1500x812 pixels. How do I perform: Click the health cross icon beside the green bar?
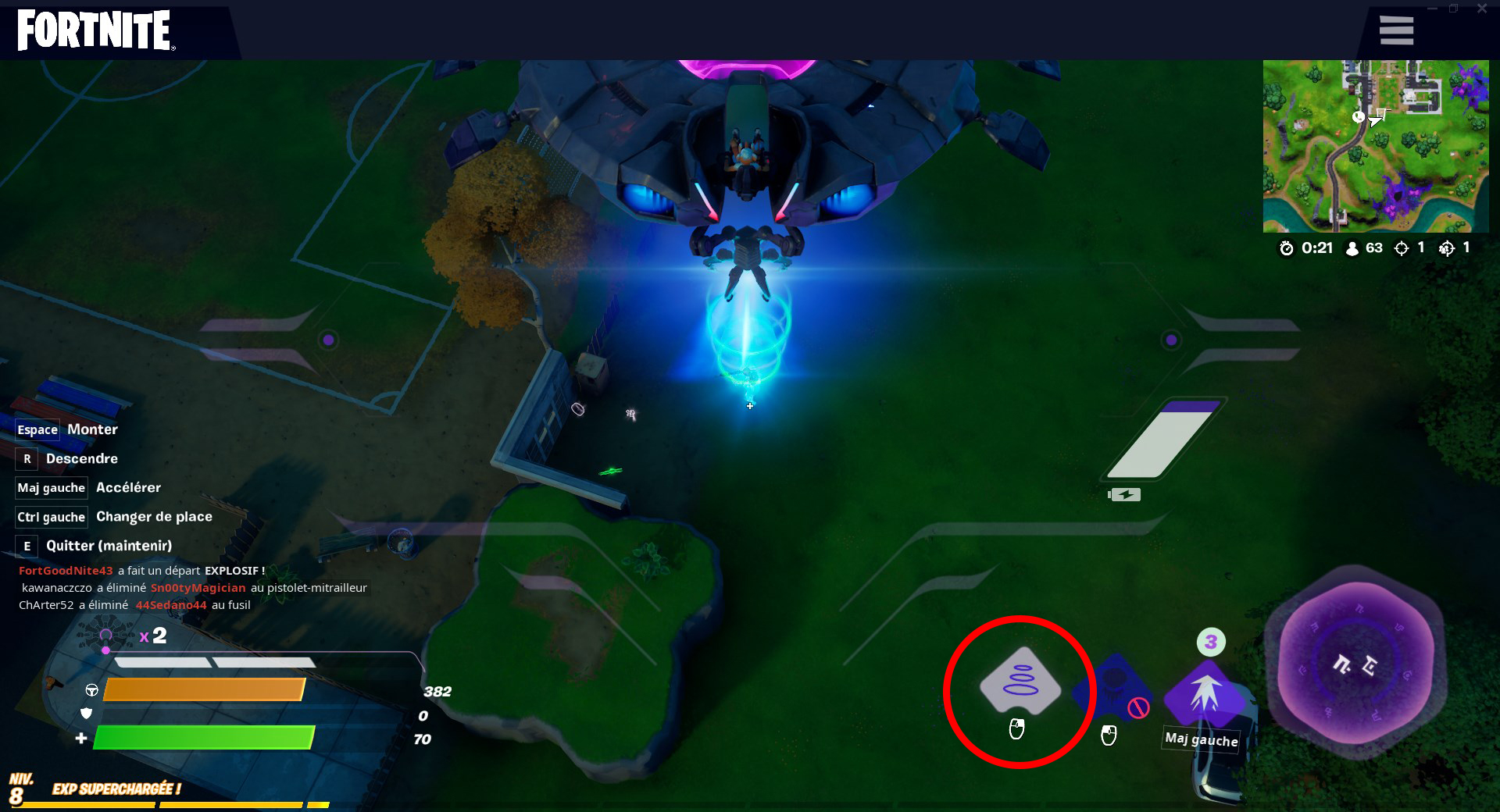click(x=80, y=736)
